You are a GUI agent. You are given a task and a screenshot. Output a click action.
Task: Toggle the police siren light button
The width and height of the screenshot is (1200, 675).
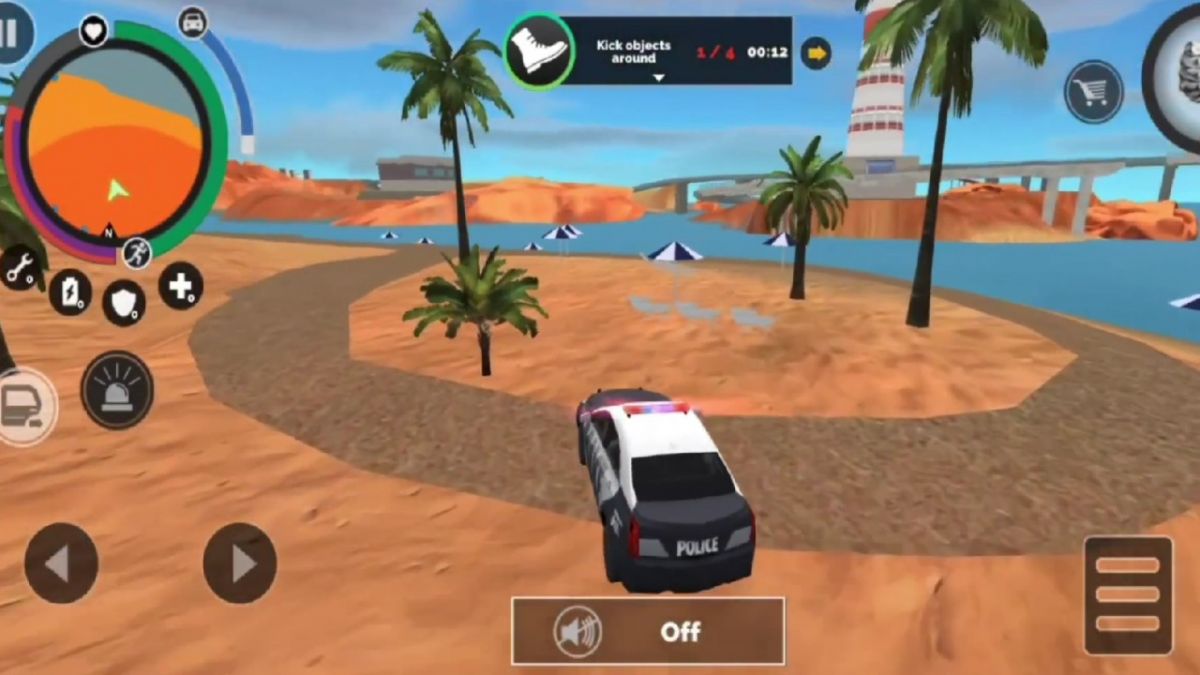117,389
